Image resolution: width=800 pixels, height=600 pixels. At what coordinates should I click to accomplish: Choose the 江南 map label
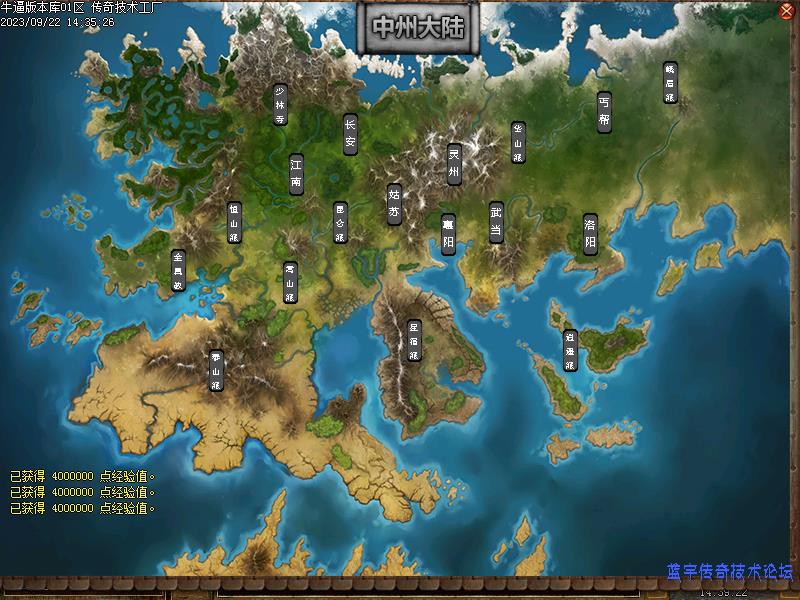[296, 173]
